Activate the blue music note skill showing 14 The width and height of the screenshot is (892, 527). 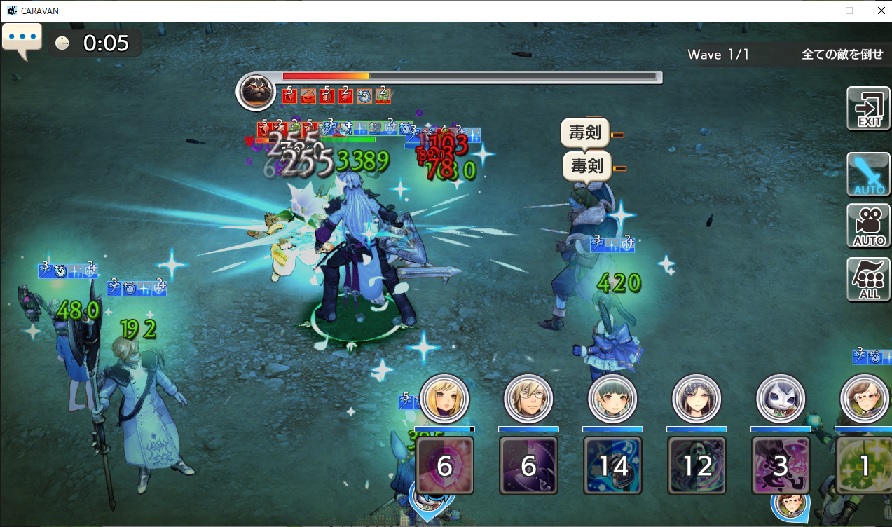coord(612,465)
